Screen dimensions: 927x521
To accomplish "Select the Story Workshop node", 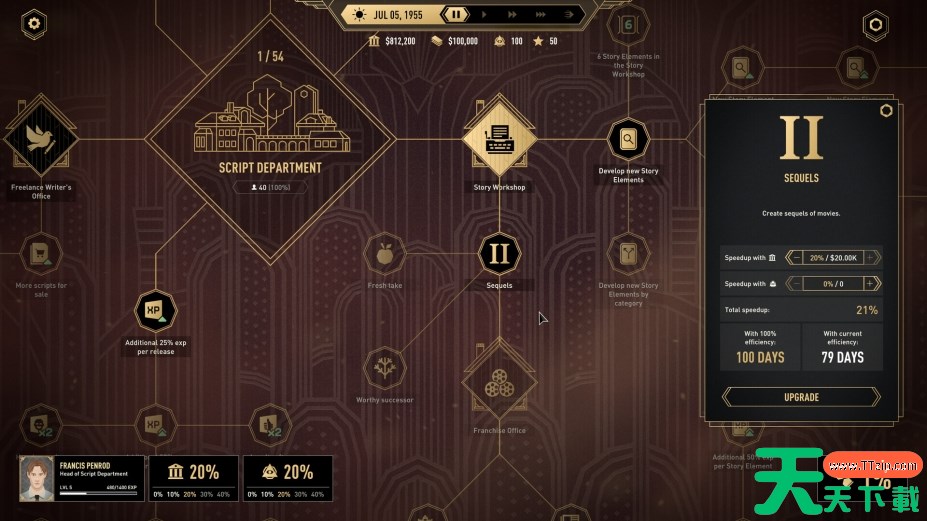I will point(499,139).
